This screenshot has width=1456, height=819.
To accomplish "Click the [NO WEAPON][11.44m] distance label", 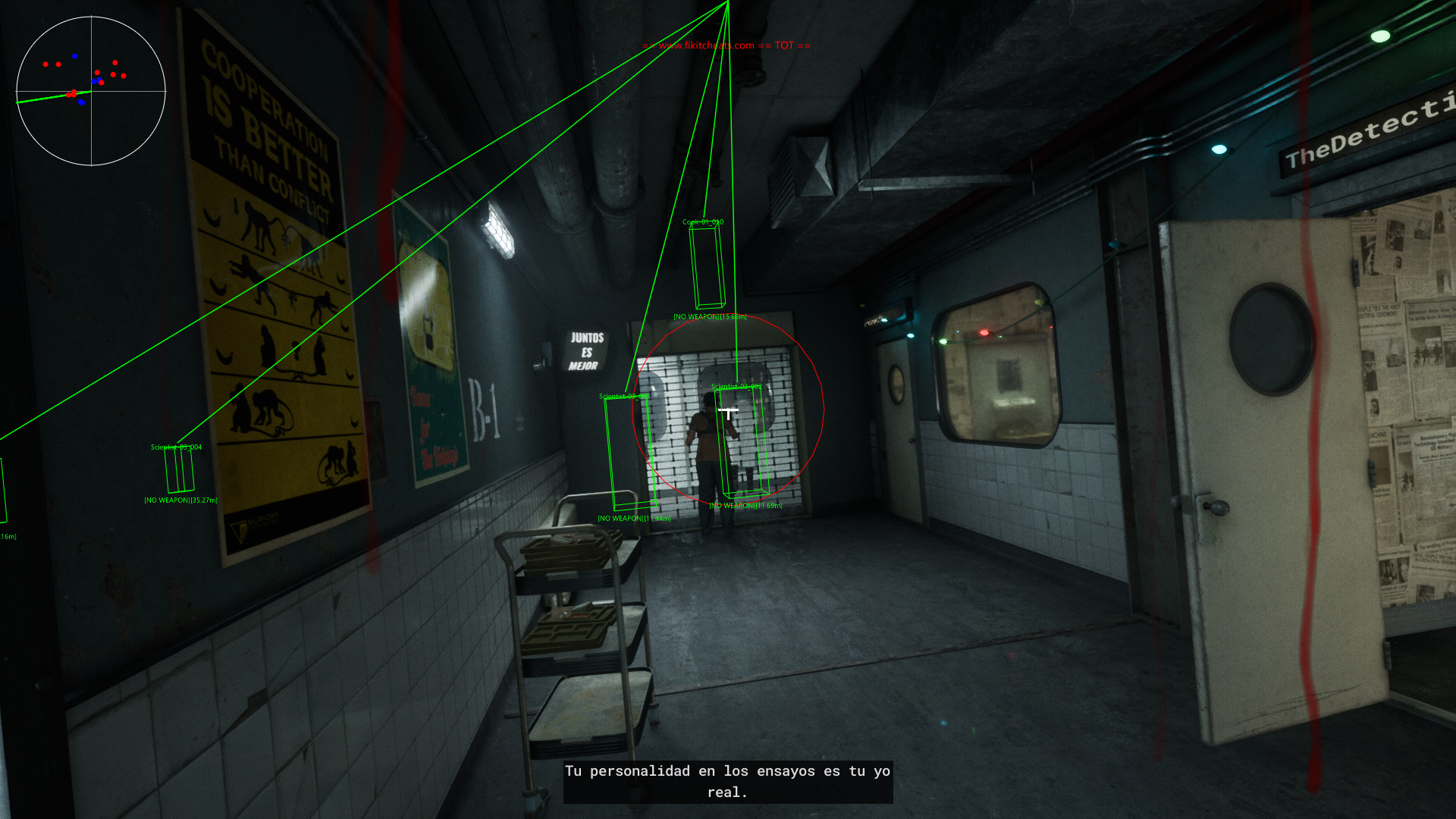I will [635, 518].
